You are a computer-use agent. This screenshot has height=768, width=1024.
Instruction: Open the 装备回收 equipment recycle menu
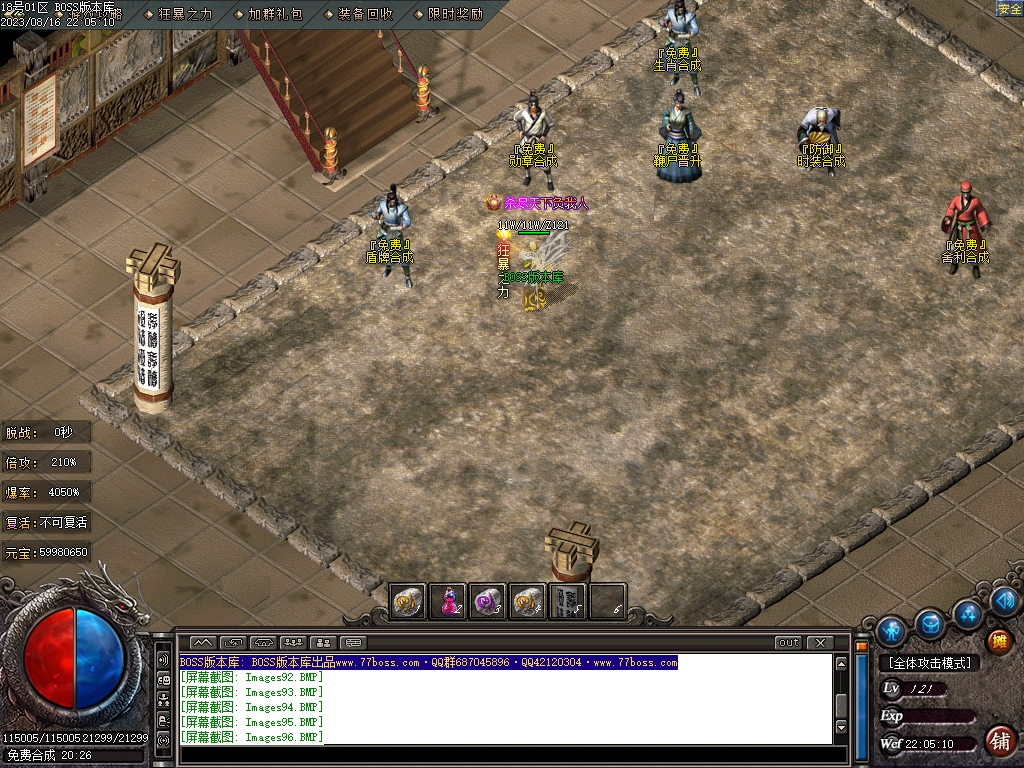(x=364, y=14)
